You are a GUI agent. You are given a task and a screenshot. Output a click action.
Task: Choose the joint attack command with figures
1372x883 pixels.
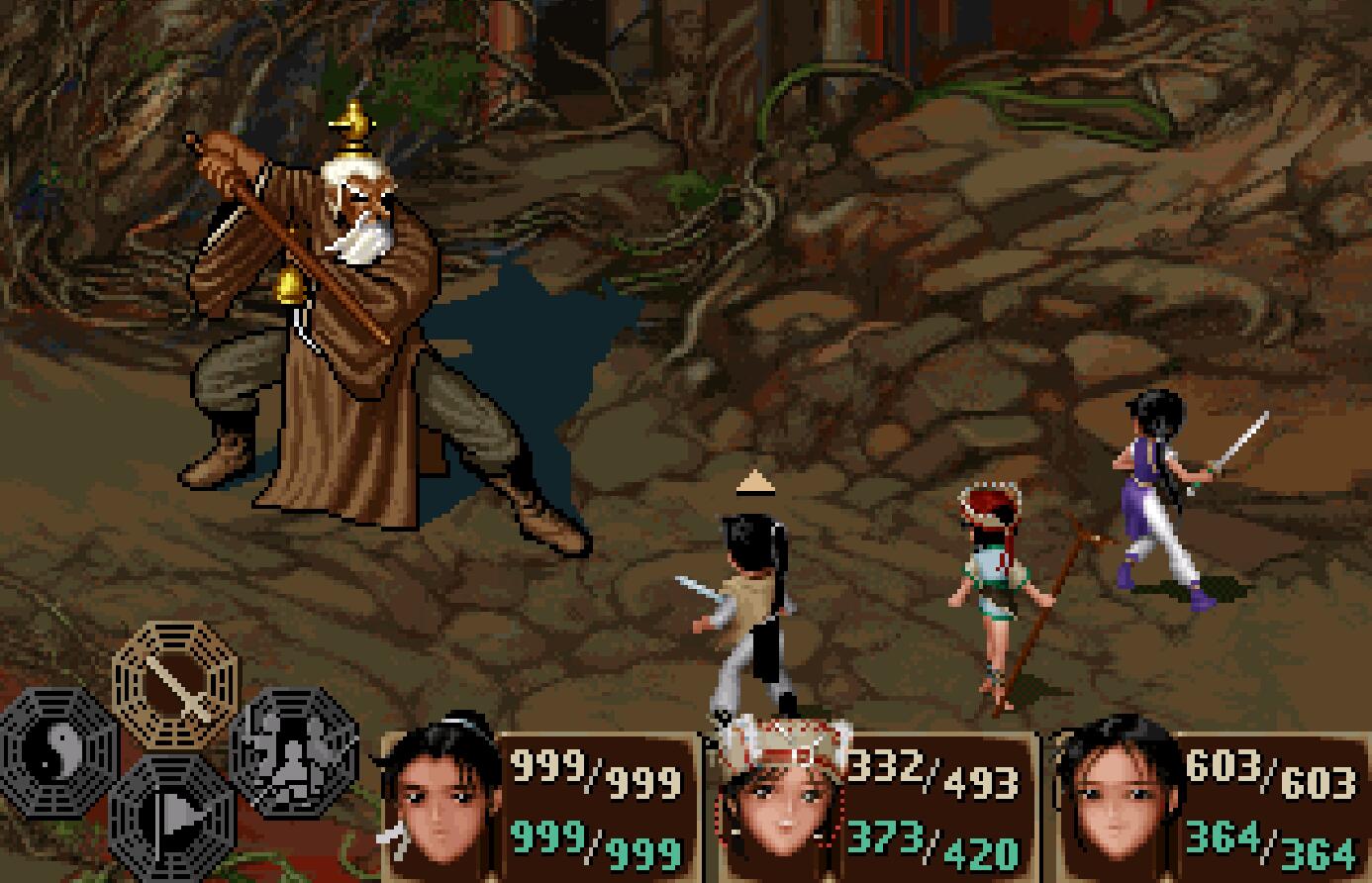[x=294, y=749]
